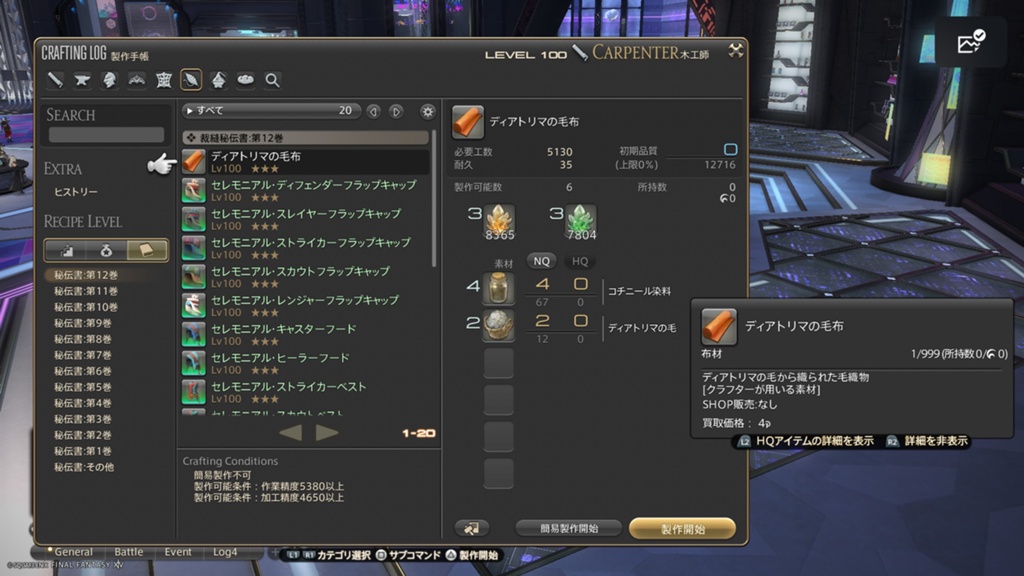
Task: Select the 秘伝書:第11巻 recipe book
Action: 86,291
